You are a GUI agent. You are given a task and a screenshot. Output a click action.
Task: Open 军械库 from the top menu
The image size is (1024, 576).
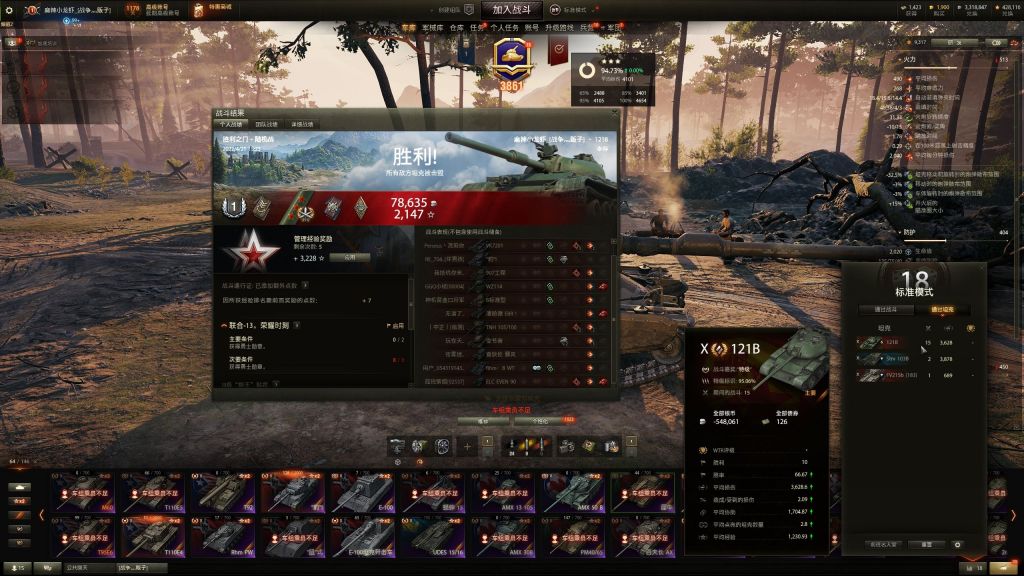[x=432, y=28]
